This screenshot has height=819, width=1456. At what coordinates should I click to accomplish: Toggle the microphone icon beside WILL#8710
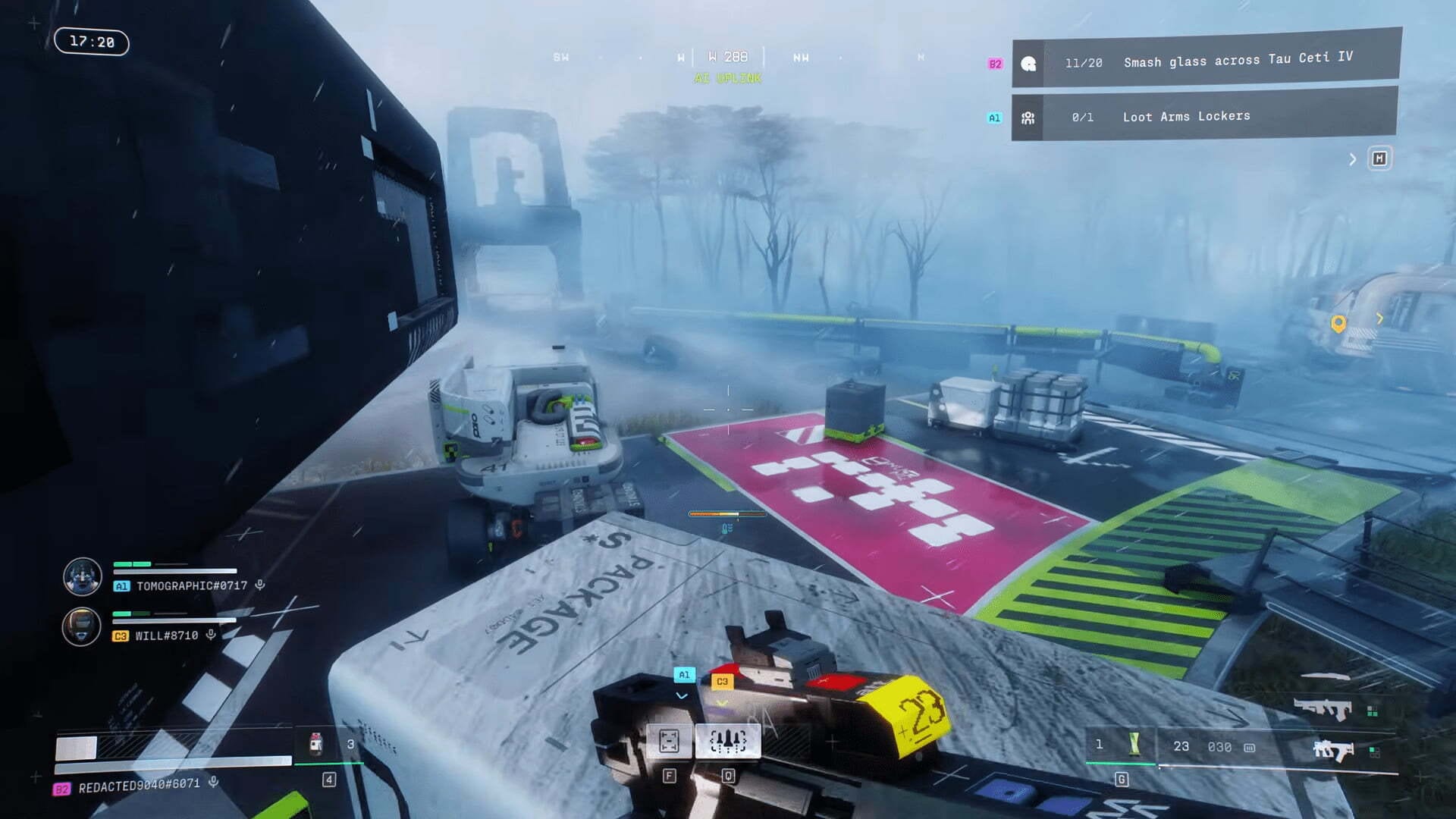click(211, 635)
